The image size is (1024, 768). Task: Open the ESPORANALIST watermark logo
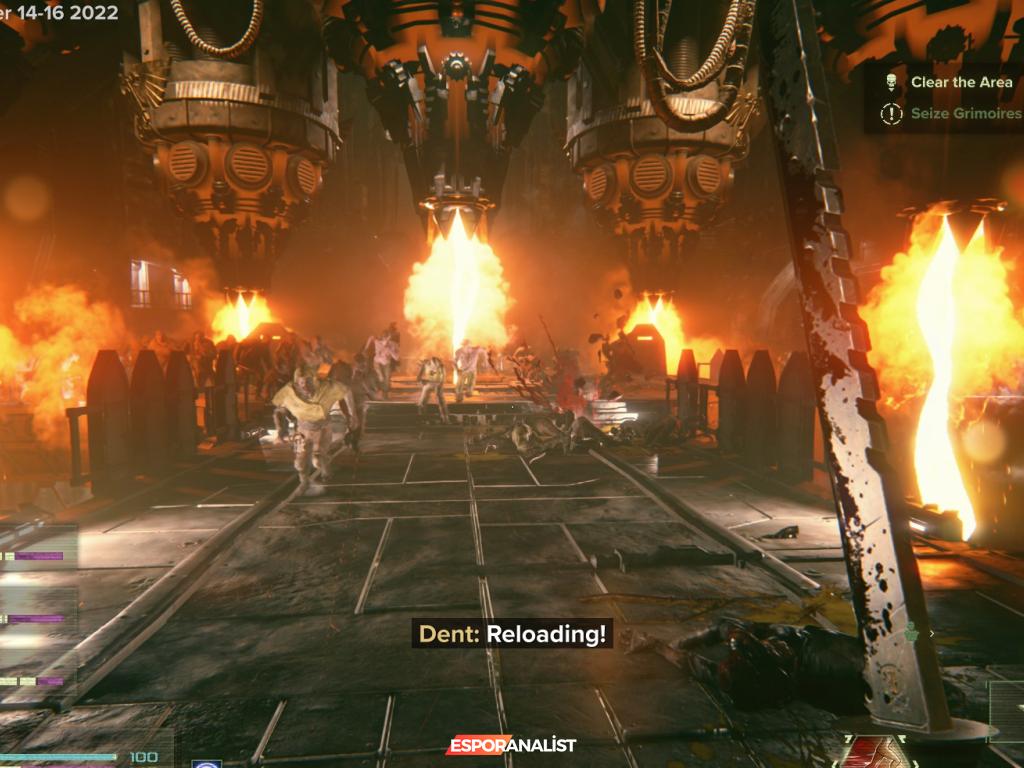click(x=511, y=745)
